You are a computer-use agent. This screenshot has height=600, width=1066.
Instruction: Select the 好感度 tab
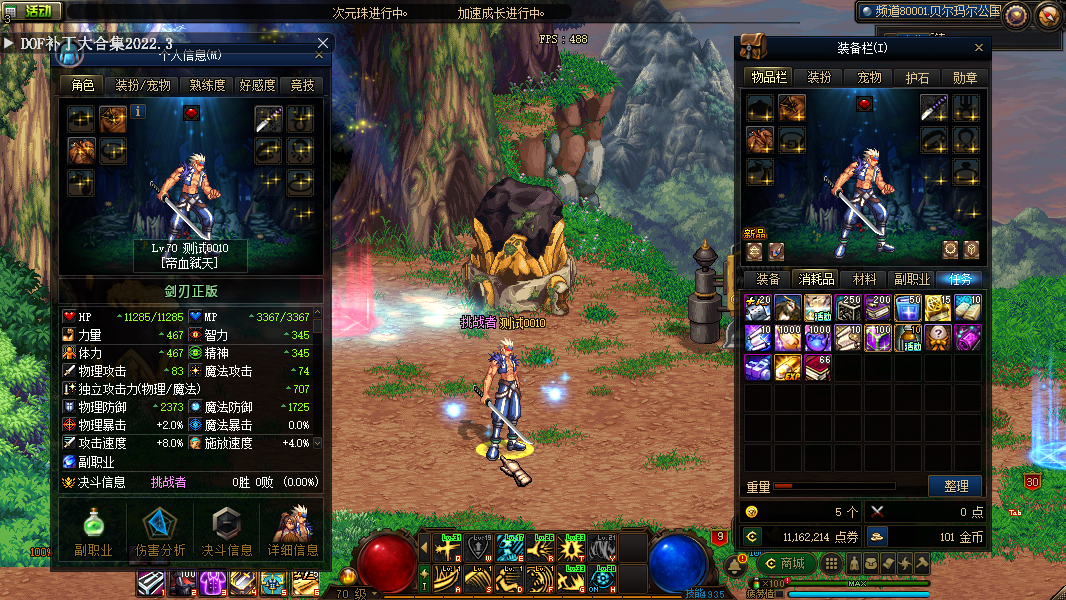tap(257, 85)
